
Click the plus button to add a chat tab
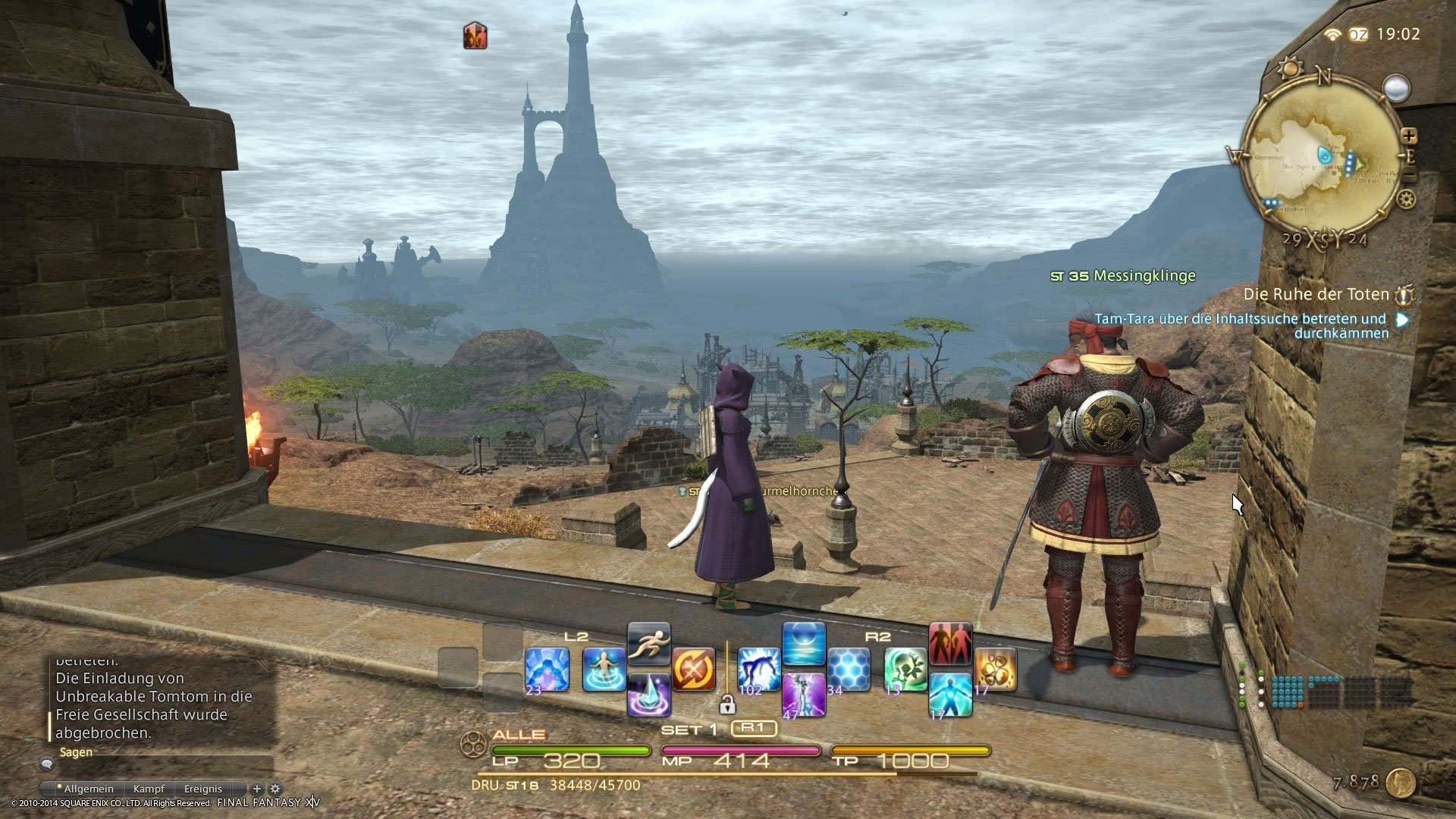tap(257, 789)
